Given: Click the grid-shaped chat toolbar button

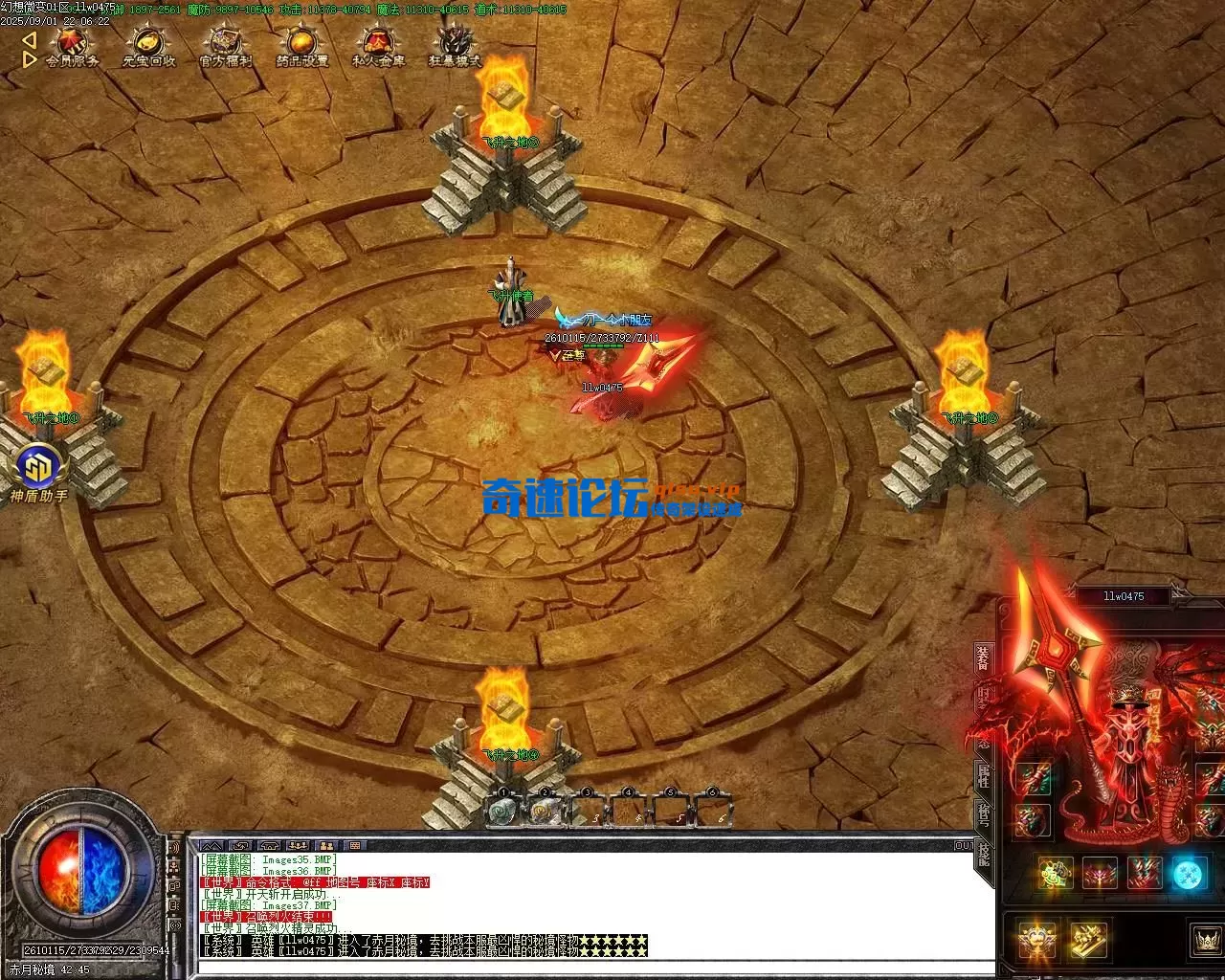Looking at the screenshot, I should point(355,846).
